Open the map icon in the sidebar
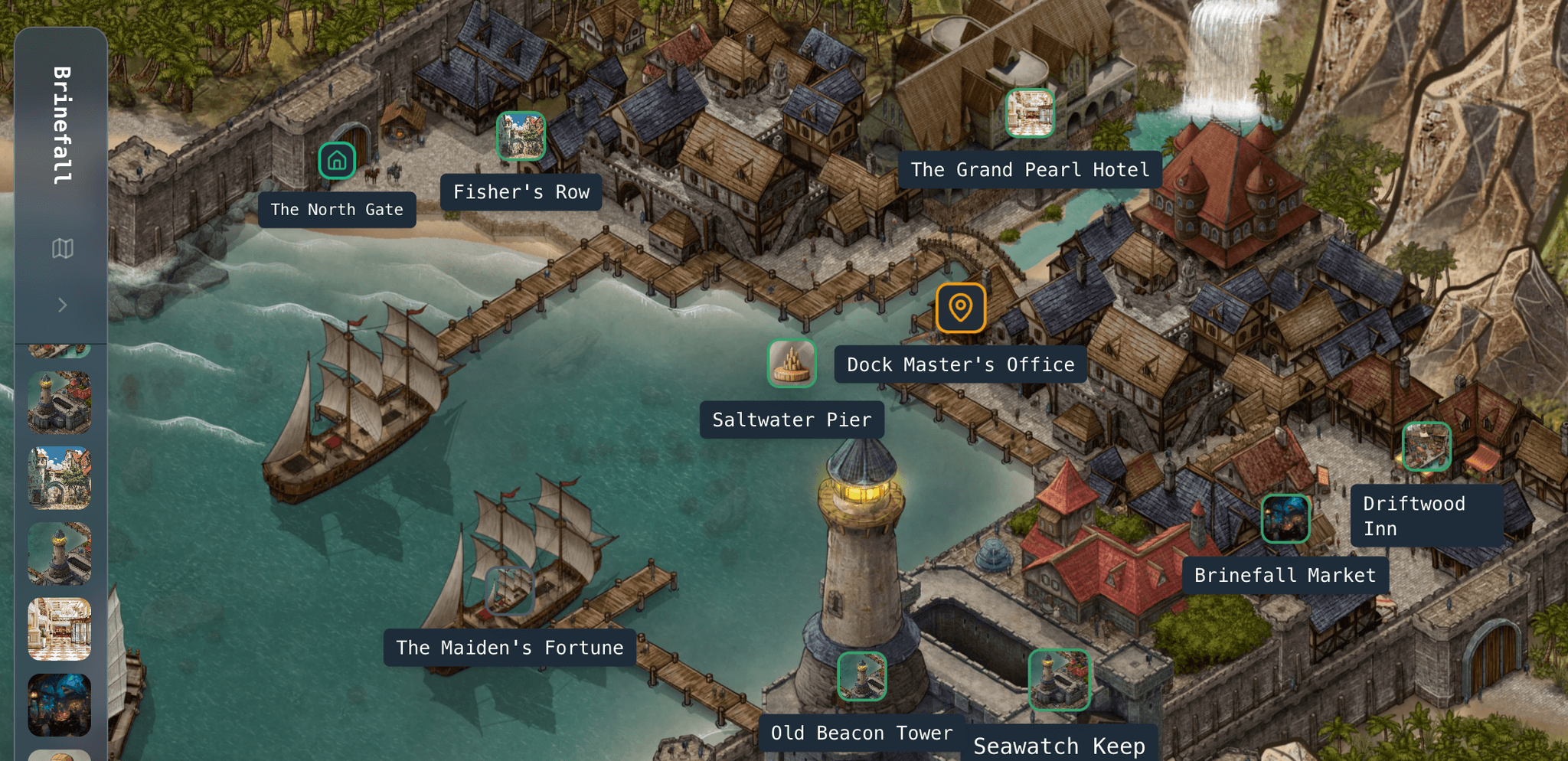 coord(62,248)
